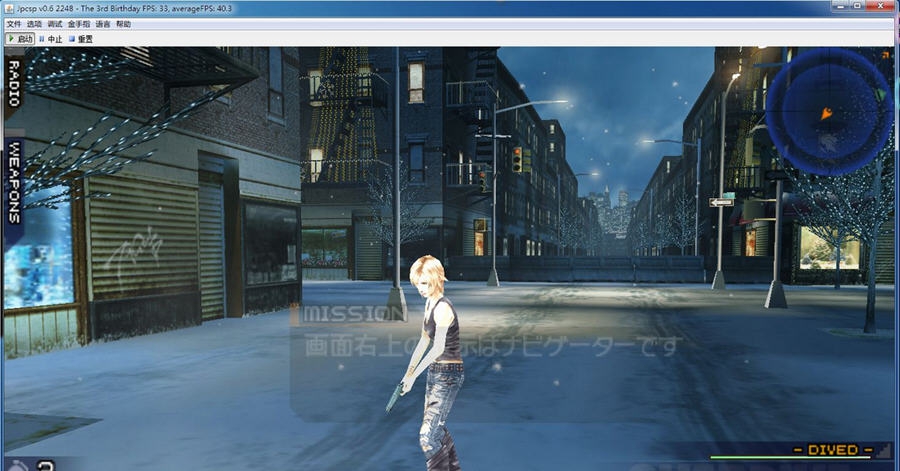The height and width of the screenshot is (471, 900).
Task: Open the 帮助 (Help) menu
Action: point(123,24)
